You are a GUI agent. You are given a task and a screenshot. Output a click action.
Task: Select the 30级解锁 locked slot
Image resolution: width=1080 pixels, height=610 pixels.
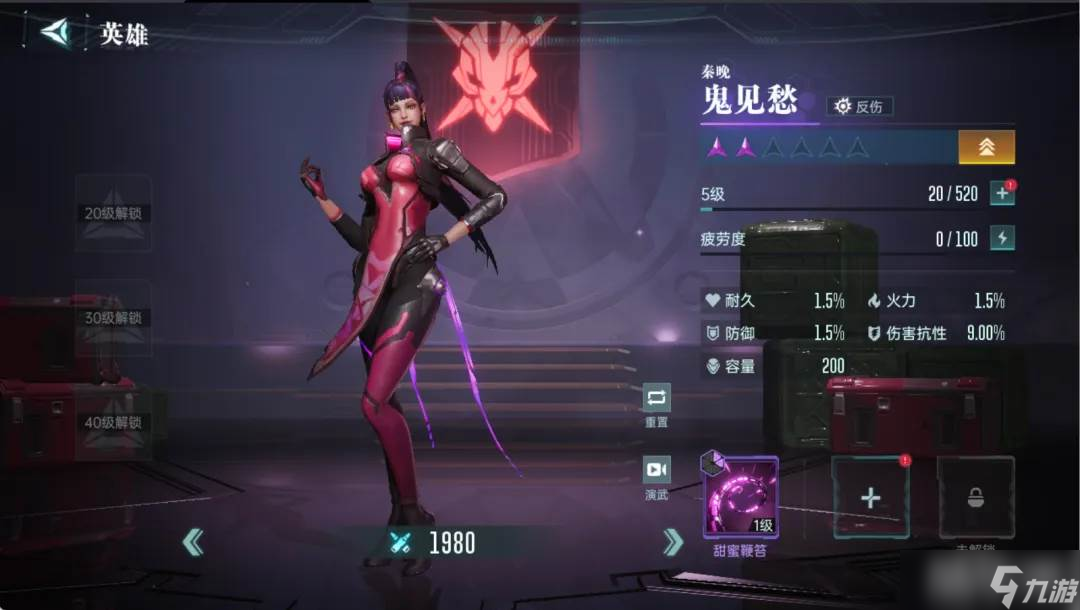(112, 318)
